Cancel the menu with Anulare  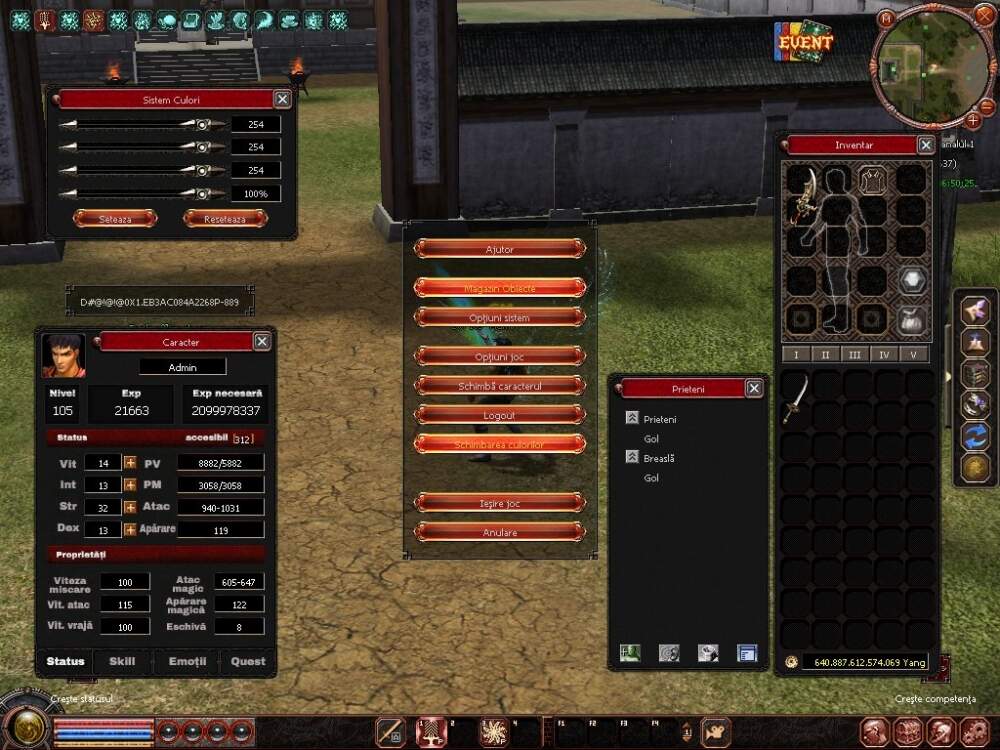(x=499, y=532)
